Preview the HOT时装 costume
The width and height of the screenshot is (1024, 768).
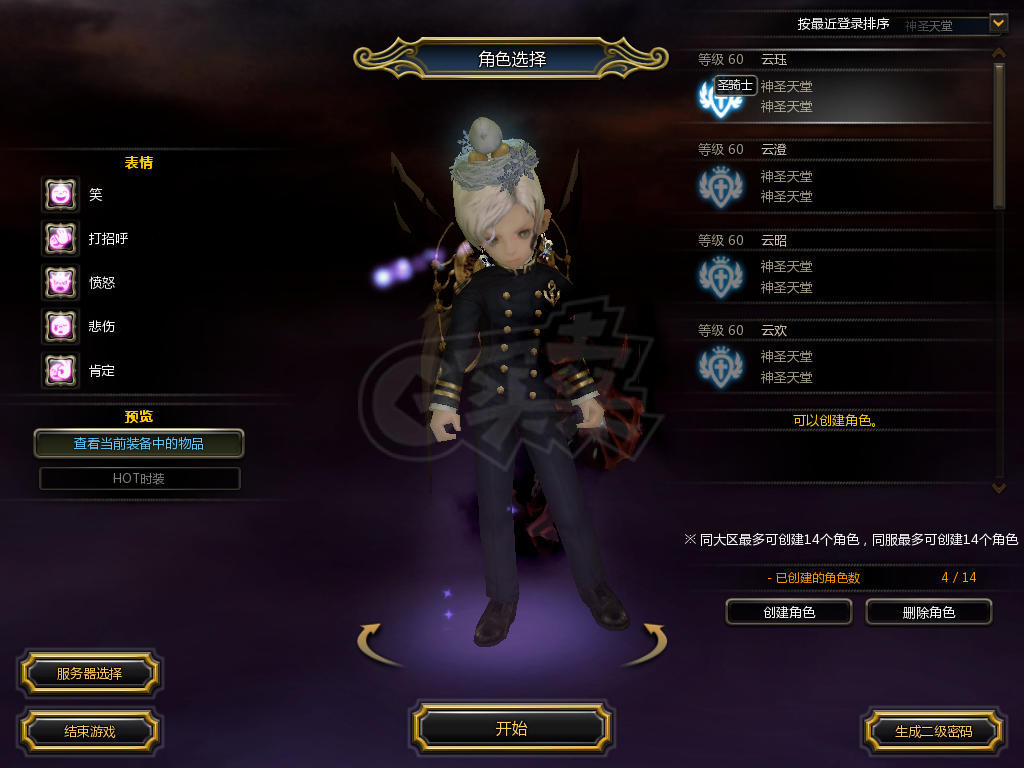coord(139,478)
